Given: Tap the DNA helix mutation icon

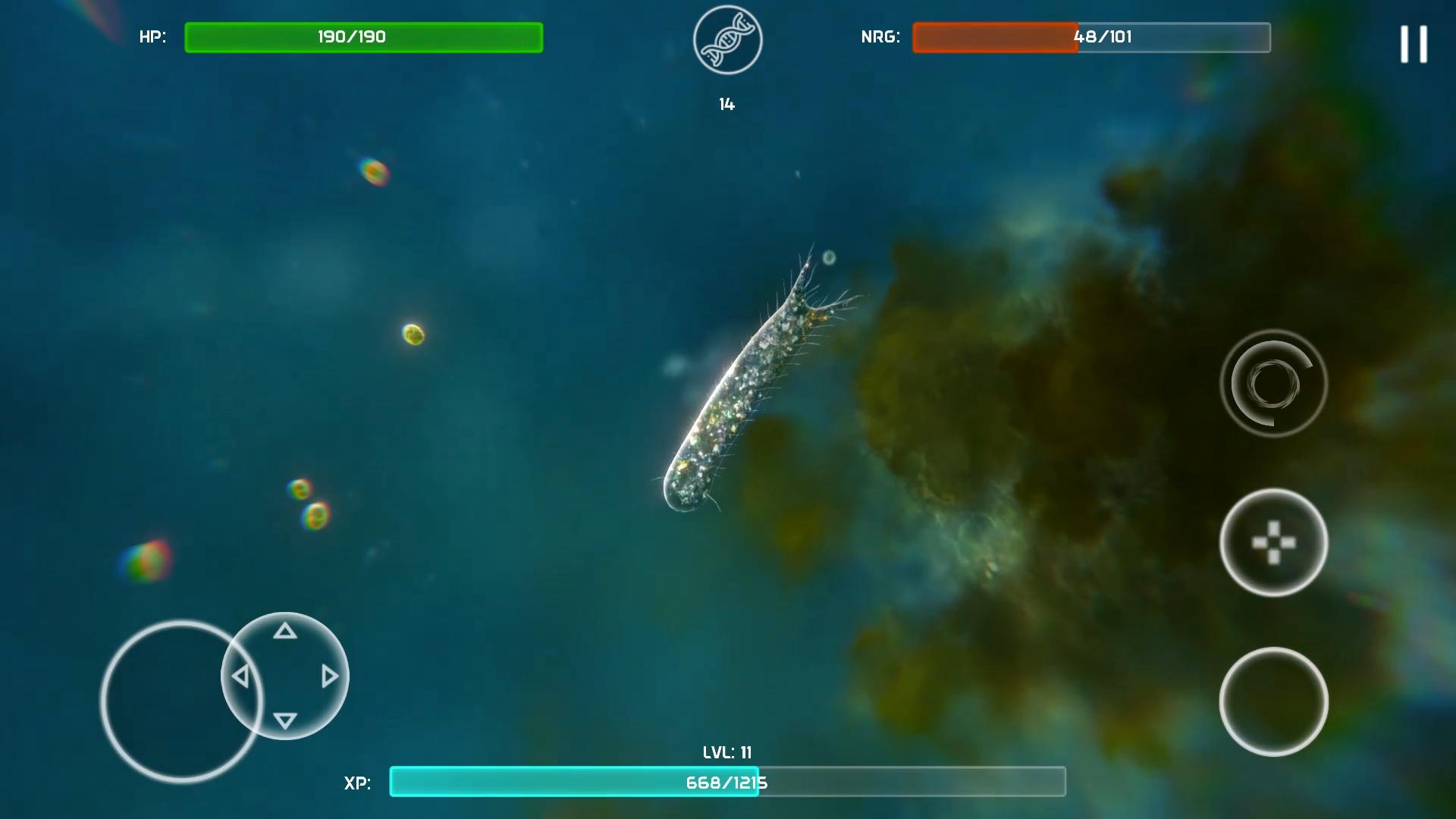Looking at the screenshot, I should point(726,39).
